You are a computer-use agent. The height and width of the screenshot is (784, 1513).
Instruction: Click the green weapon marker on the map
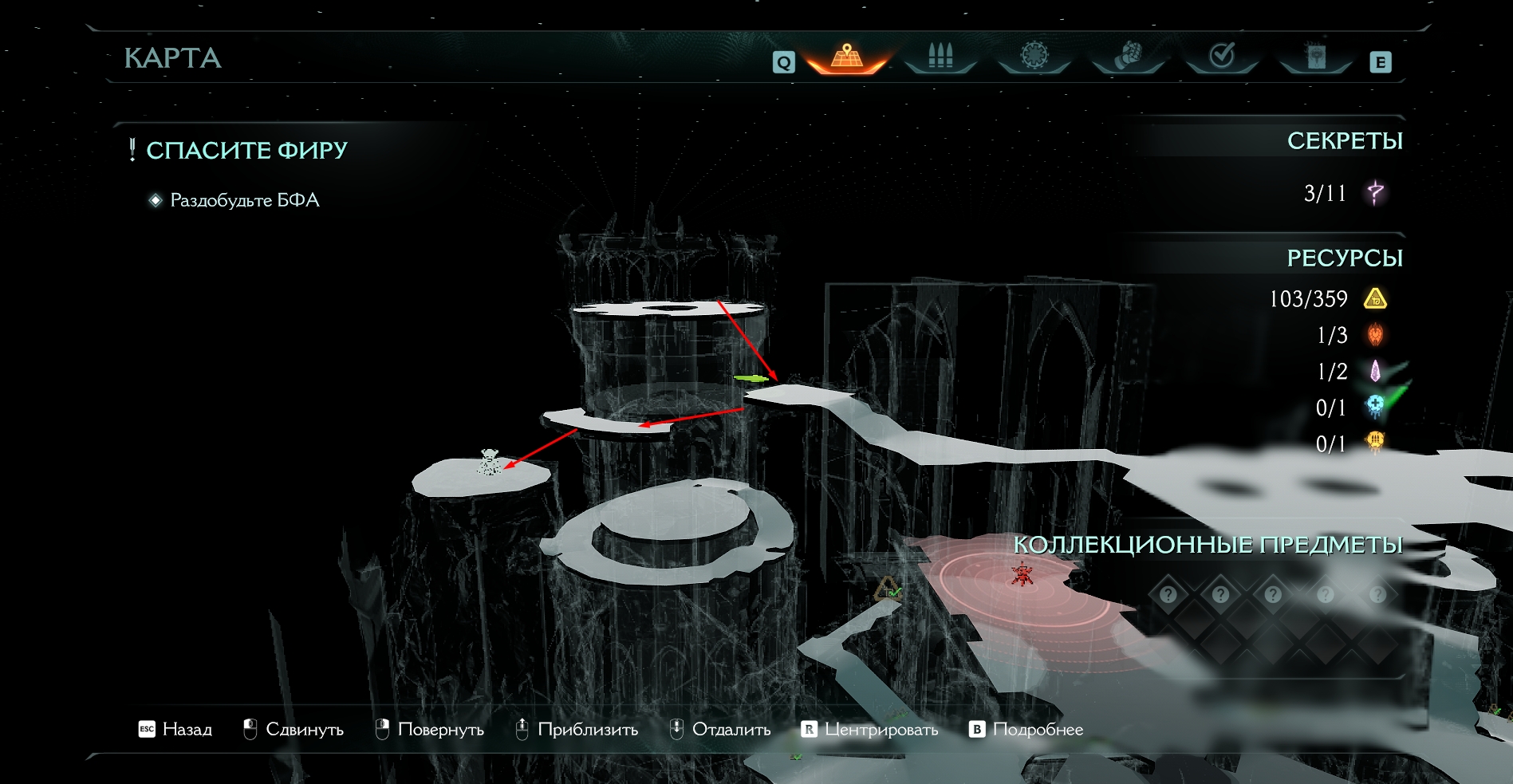coord(750,378)
